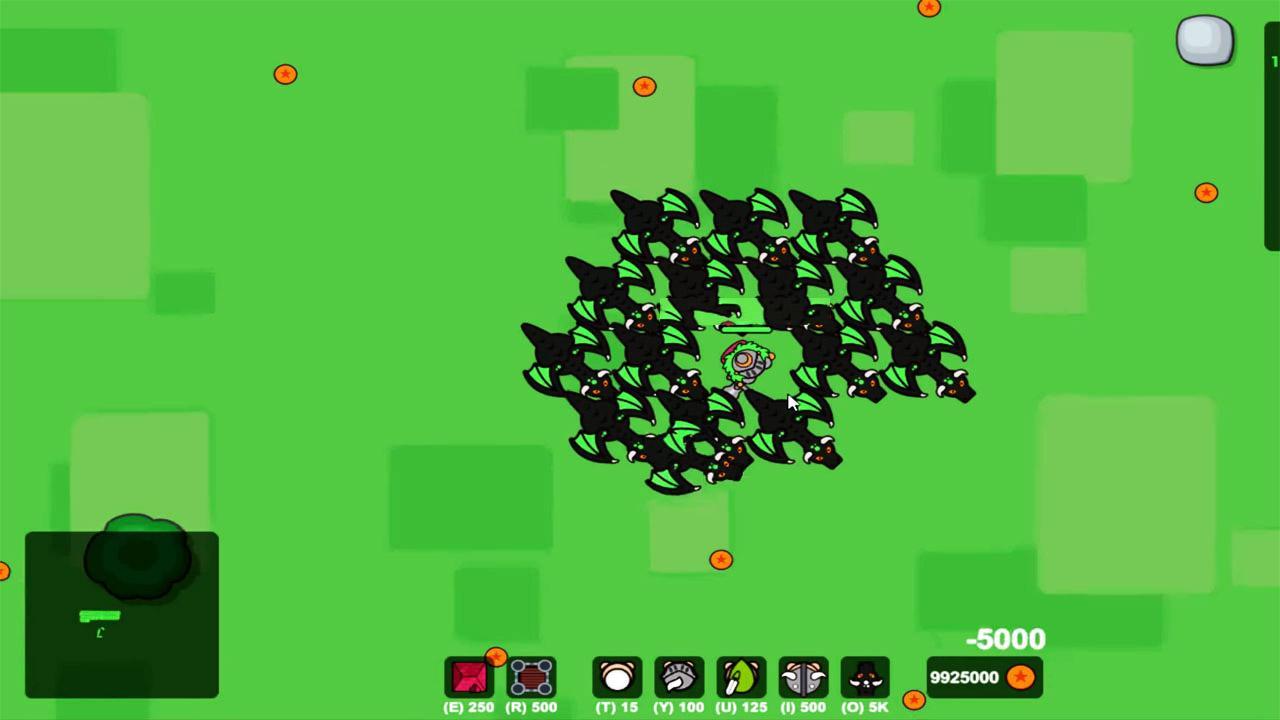Viewport: 1280px width, 720px height.
Task: Click the red -5000 cost text
Action: coord(1004,639)
